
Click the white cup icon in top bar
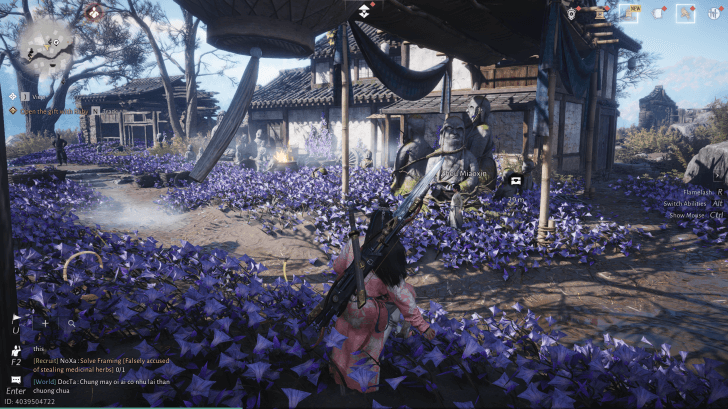click(x=659, y=13)
